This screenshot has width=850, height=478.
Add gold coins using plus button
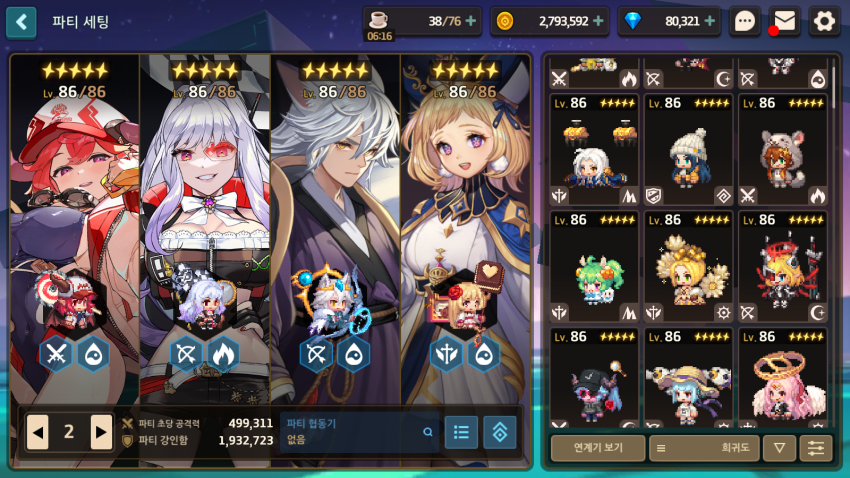pos(598,21)
